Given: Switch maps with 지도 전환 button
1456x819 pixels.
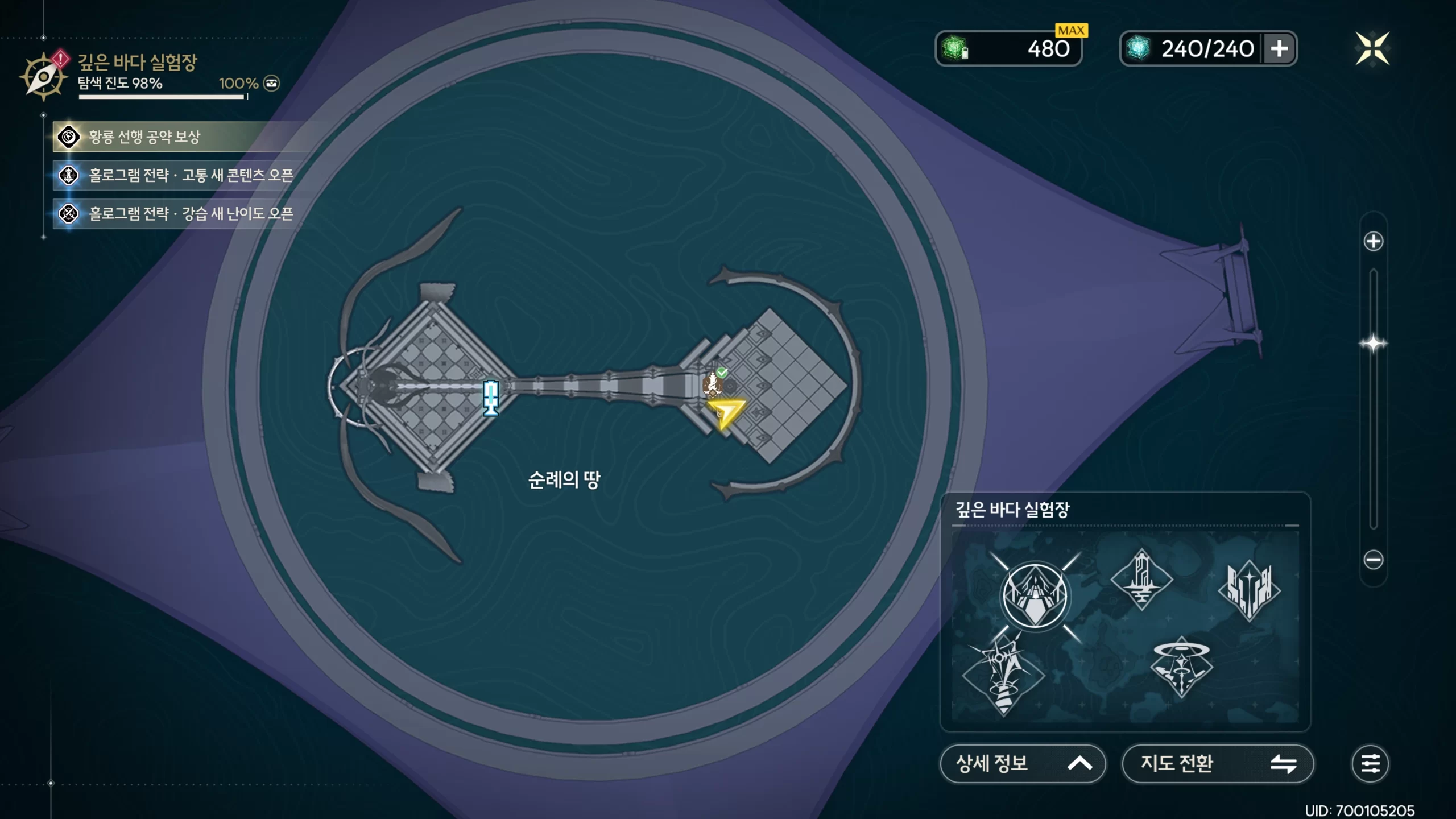Looking at the screenshot, I should point(1217,763).
